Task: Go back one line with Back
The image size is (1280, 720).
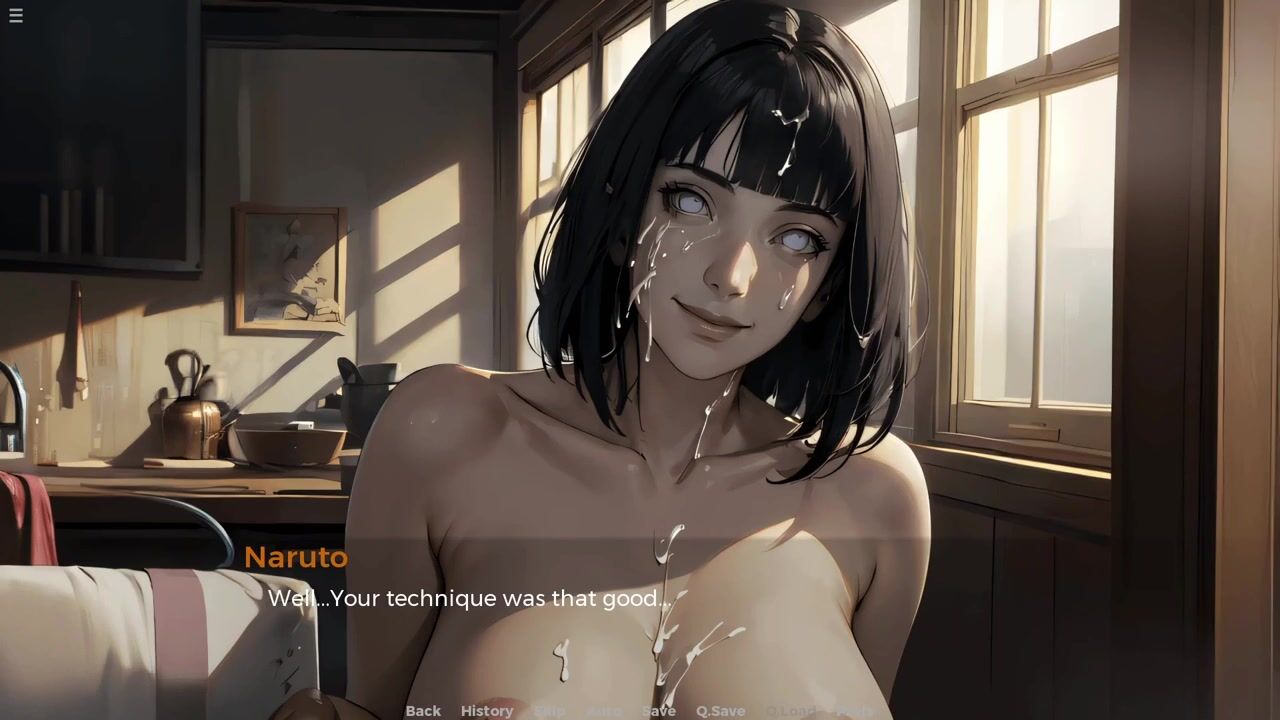Action: tap(423, 711)
